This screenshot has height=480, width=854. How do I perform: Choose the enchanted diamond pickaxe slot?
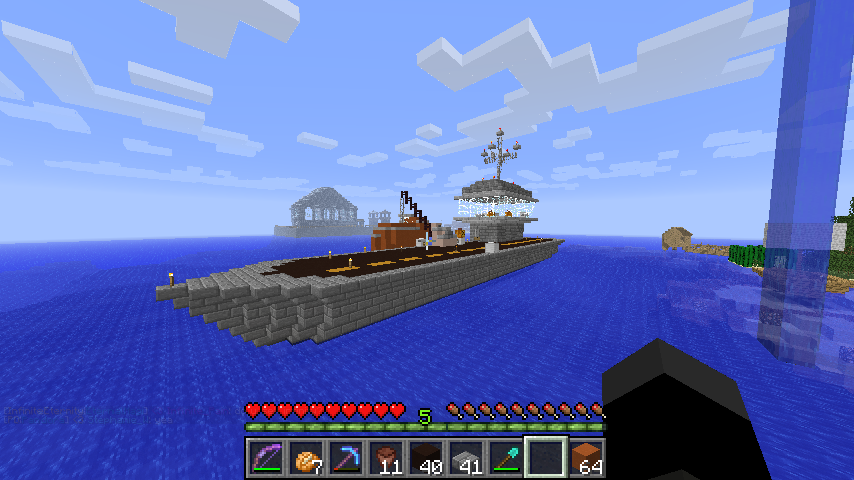click(346, 458)
